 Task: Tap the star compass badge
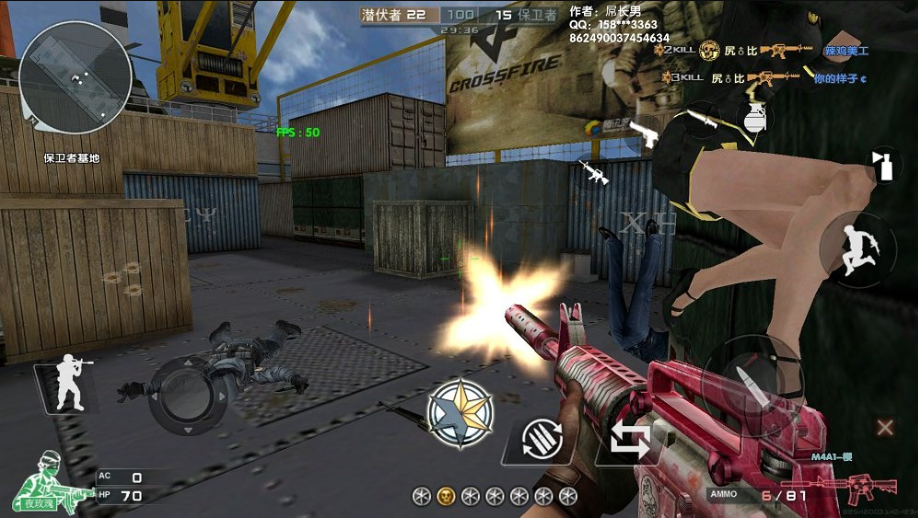[x=460, y=414]
